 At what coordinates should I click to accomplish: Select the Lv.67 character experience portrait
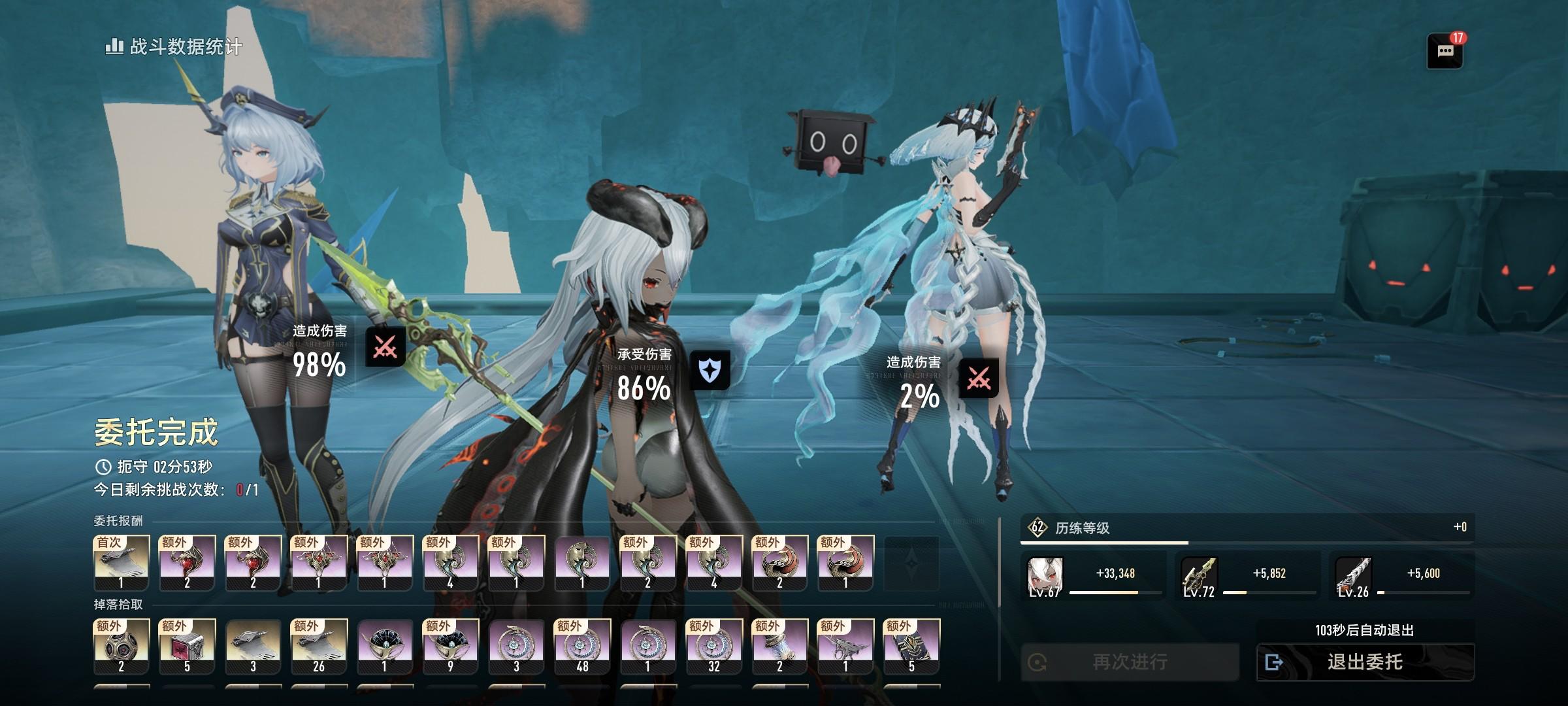[1045, 577]
